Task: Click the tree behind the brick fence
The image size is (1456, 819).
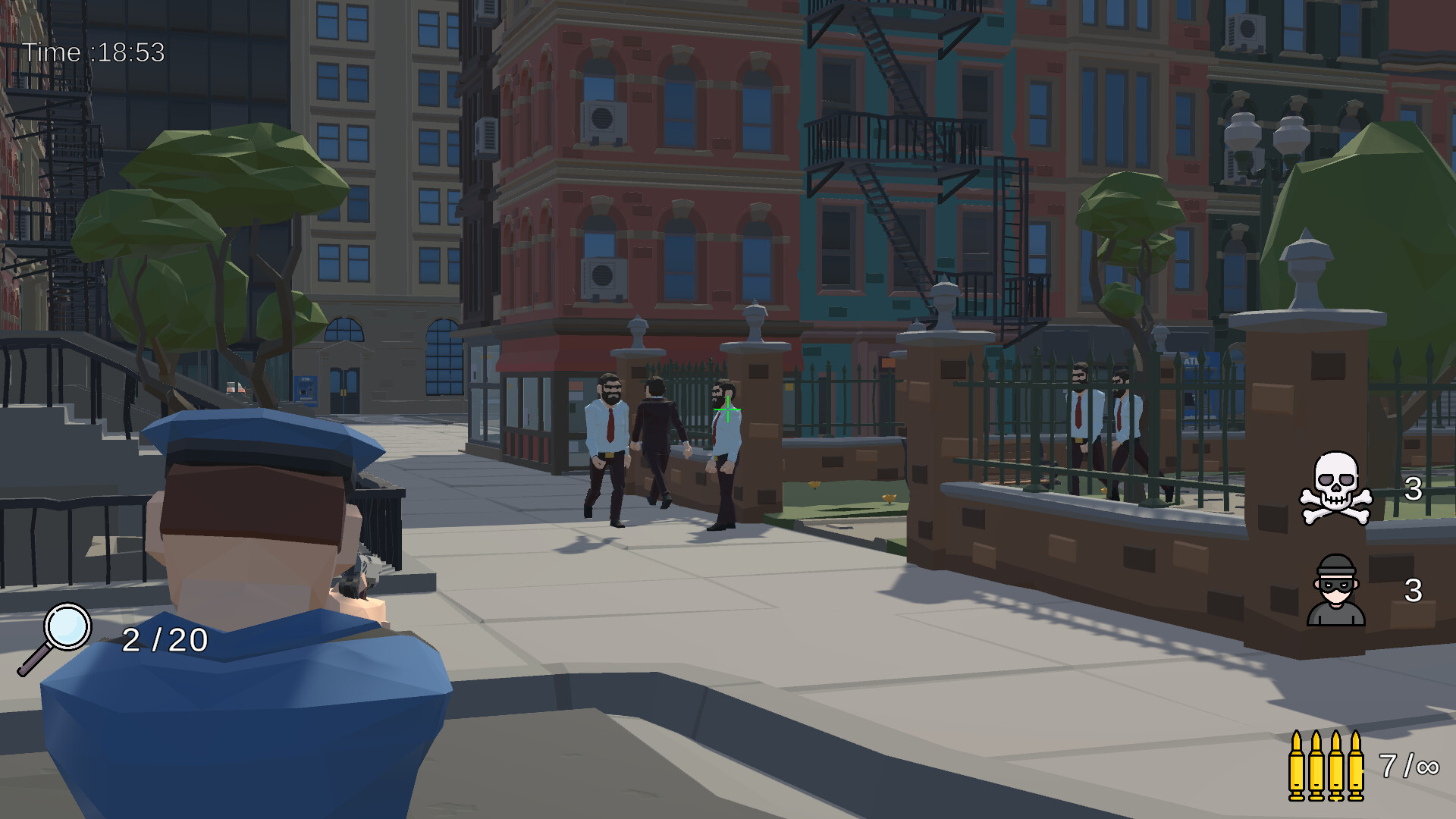Action: click(x=1130, y=212)
